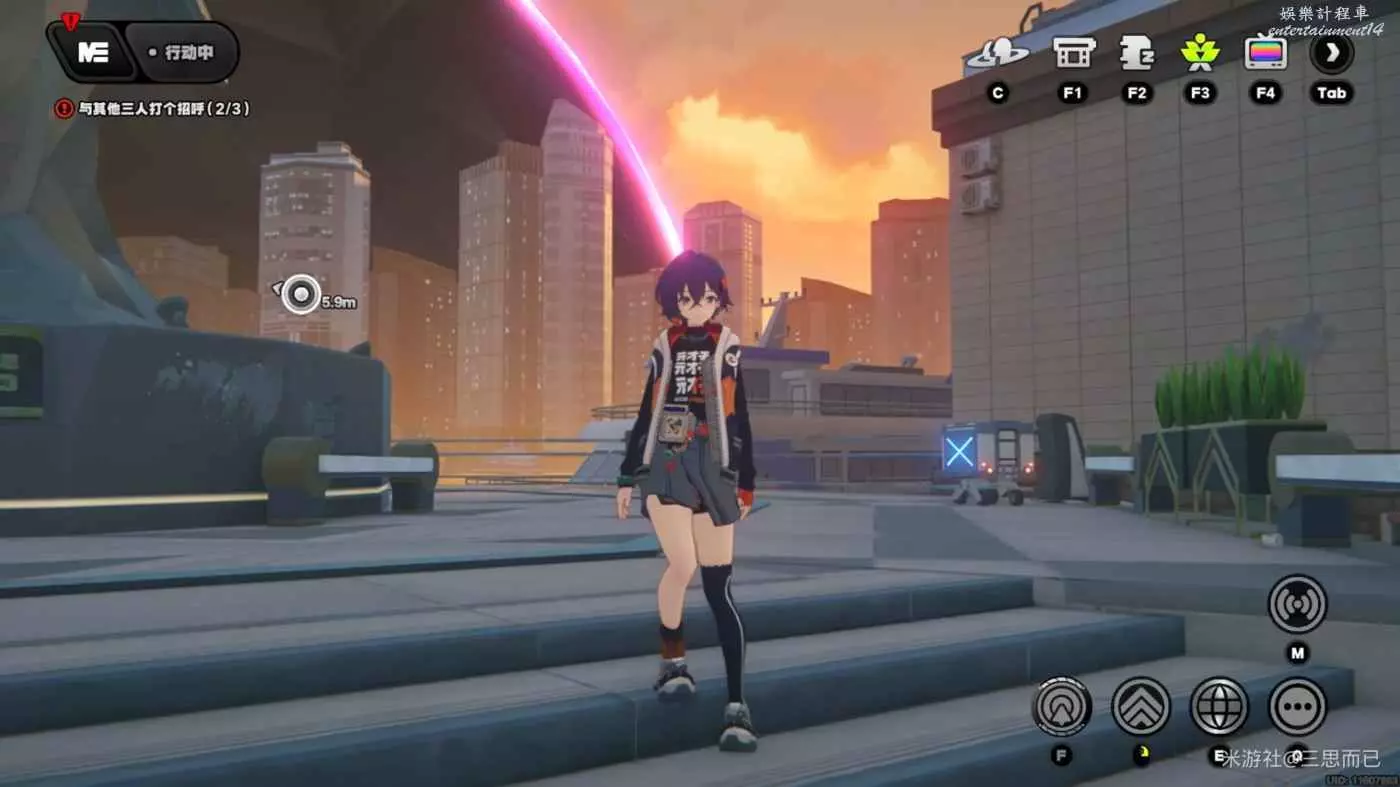Viewport: 1400px width, 787px height.
Task: Tap the interact button with upward arrow
Action: point(1061,706)
